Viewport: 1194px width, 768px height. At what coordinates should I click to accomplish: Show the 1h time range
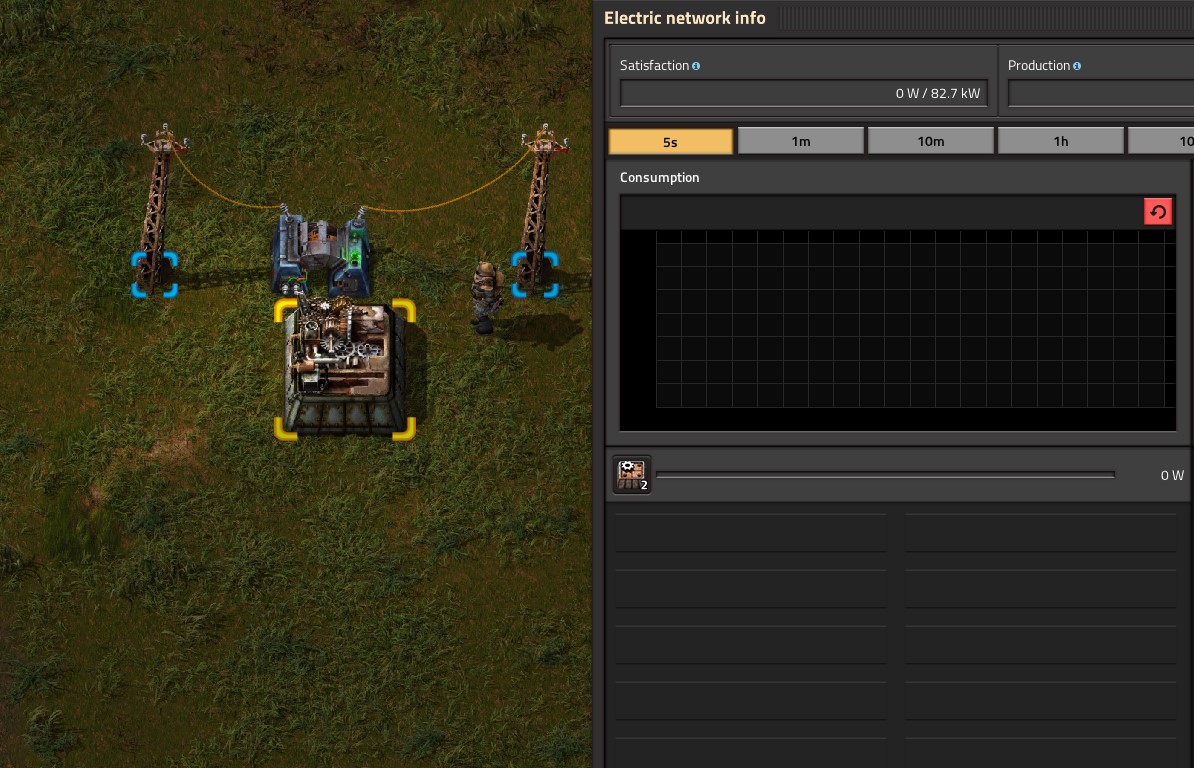coord(1060,141)
